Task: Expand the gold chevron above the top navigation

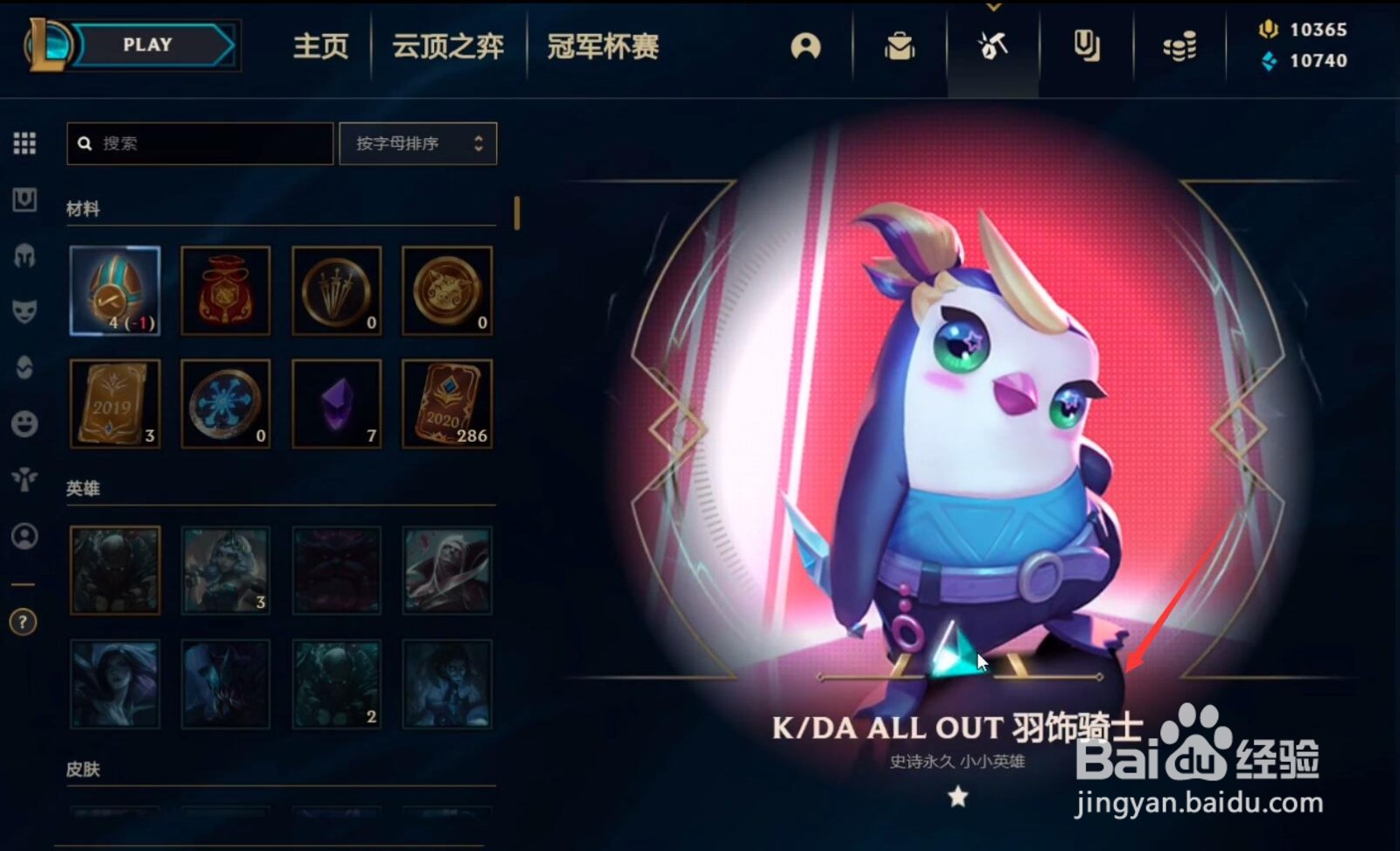Action: (x=993, y=5)
